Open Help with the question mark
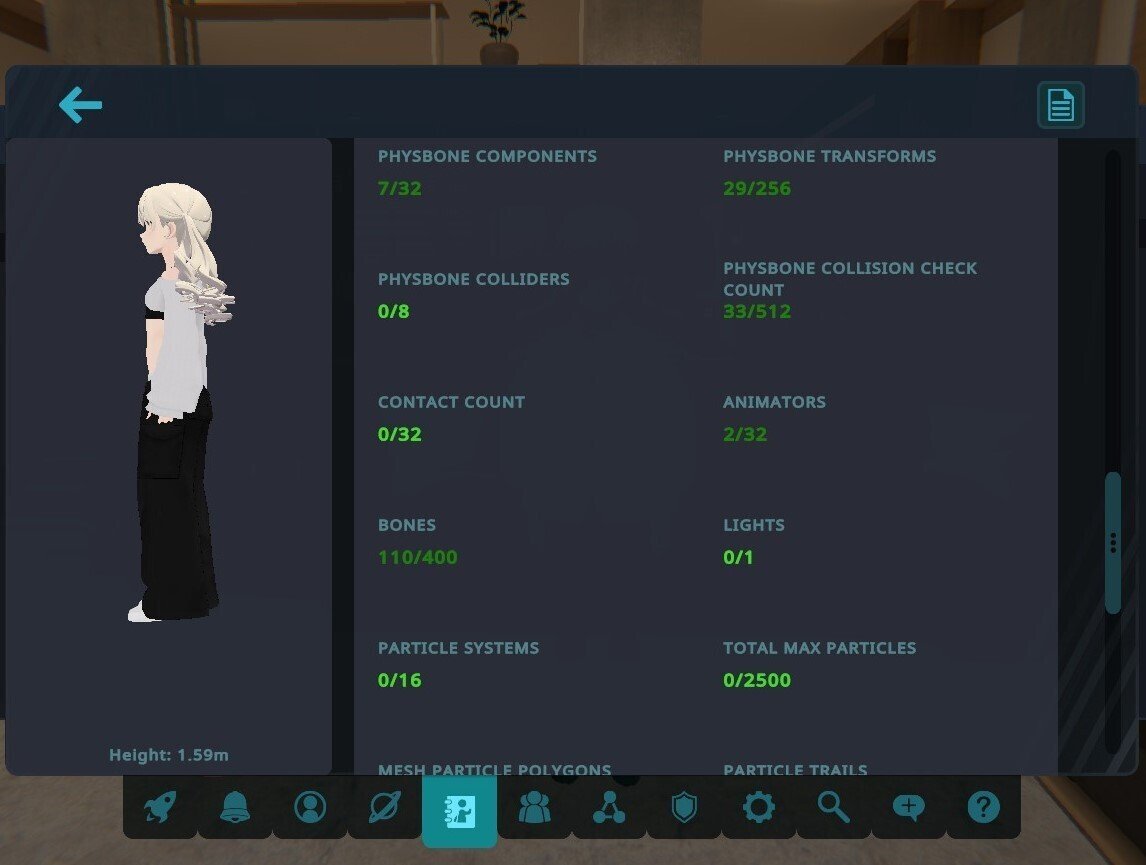1146x865 pixels. [x=984, y=807]
